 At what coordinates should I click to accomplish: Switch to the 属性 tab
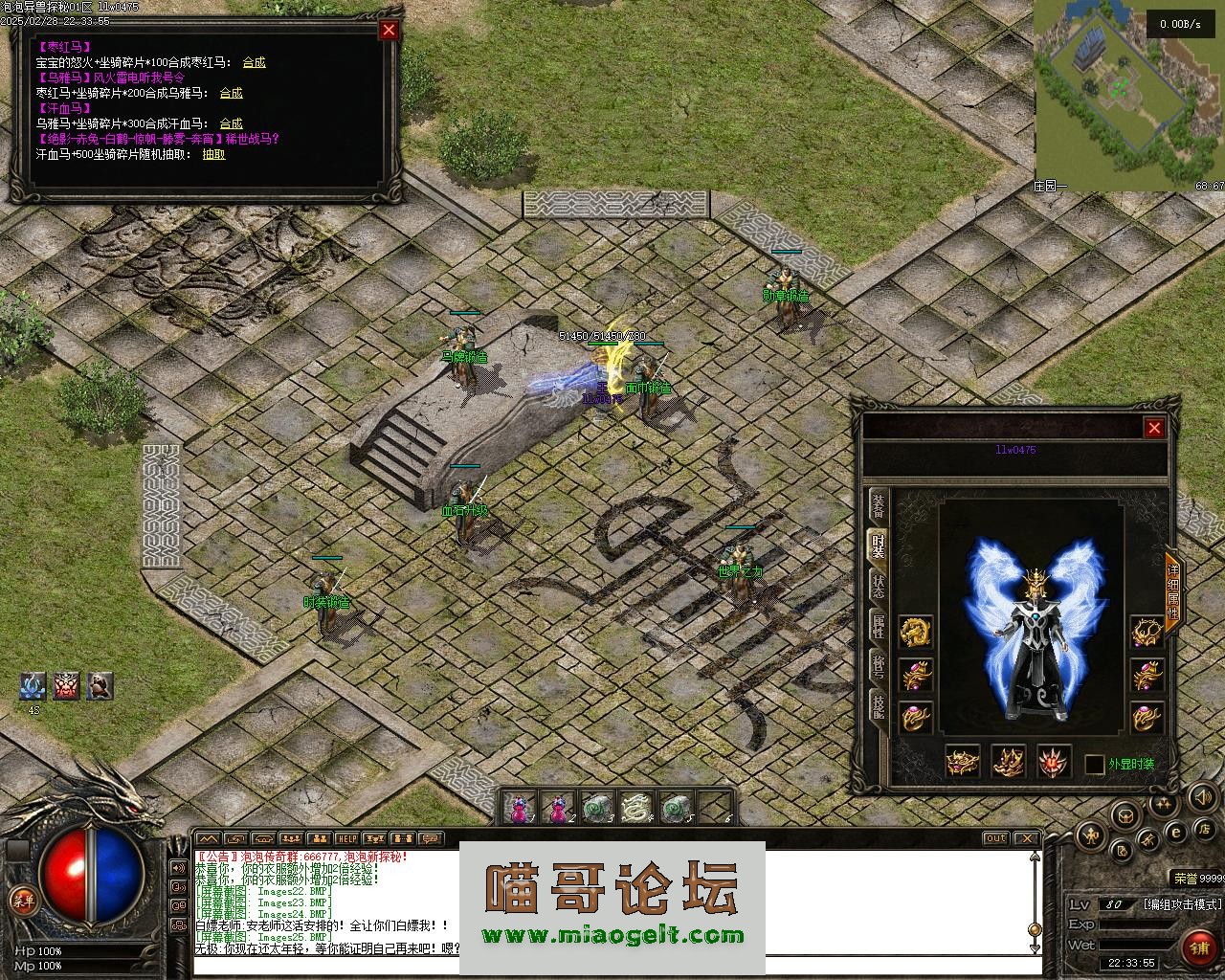pos(878,627)
